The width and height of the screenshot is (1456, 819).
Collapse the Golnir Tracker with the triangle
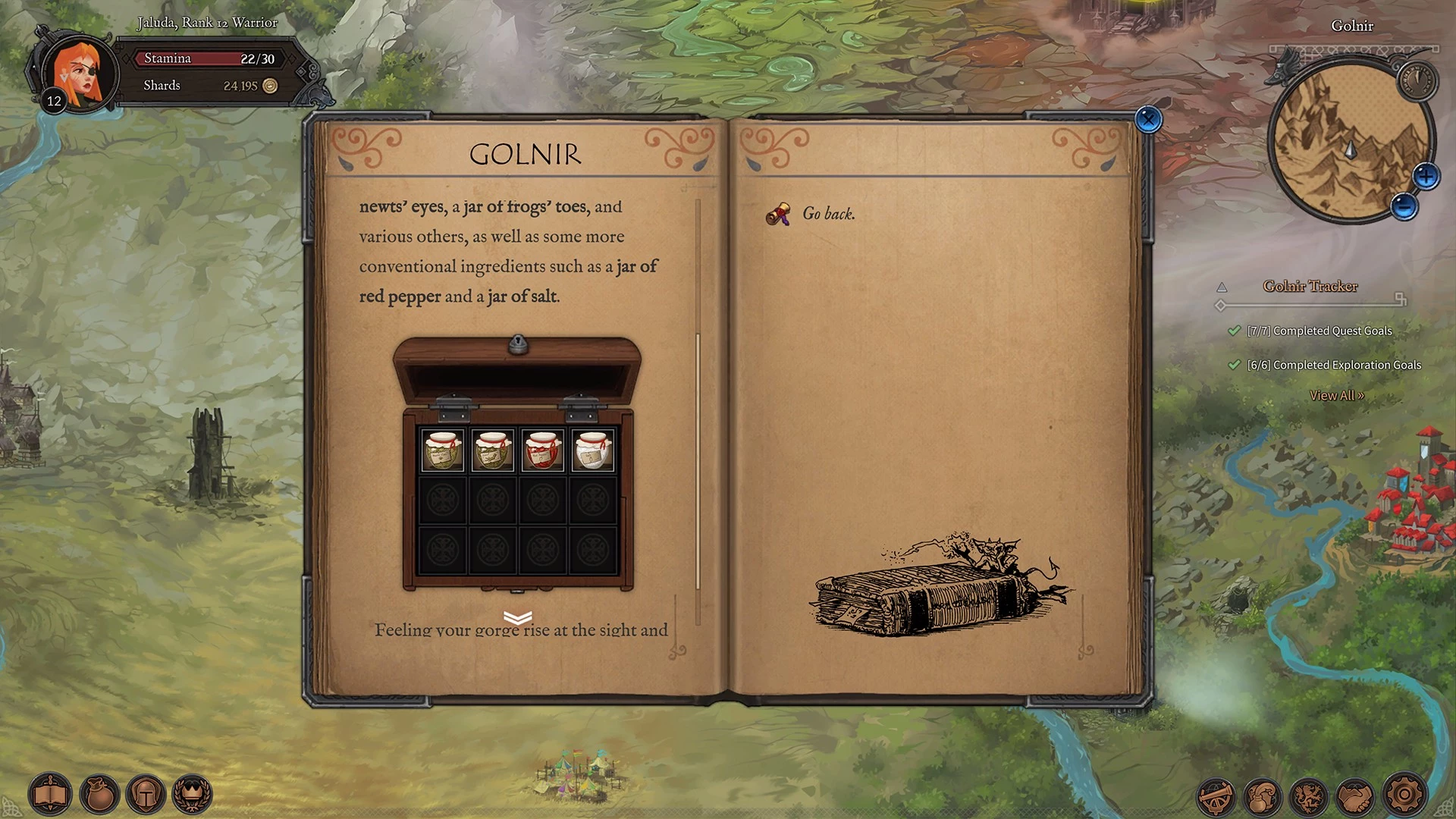1222,287
